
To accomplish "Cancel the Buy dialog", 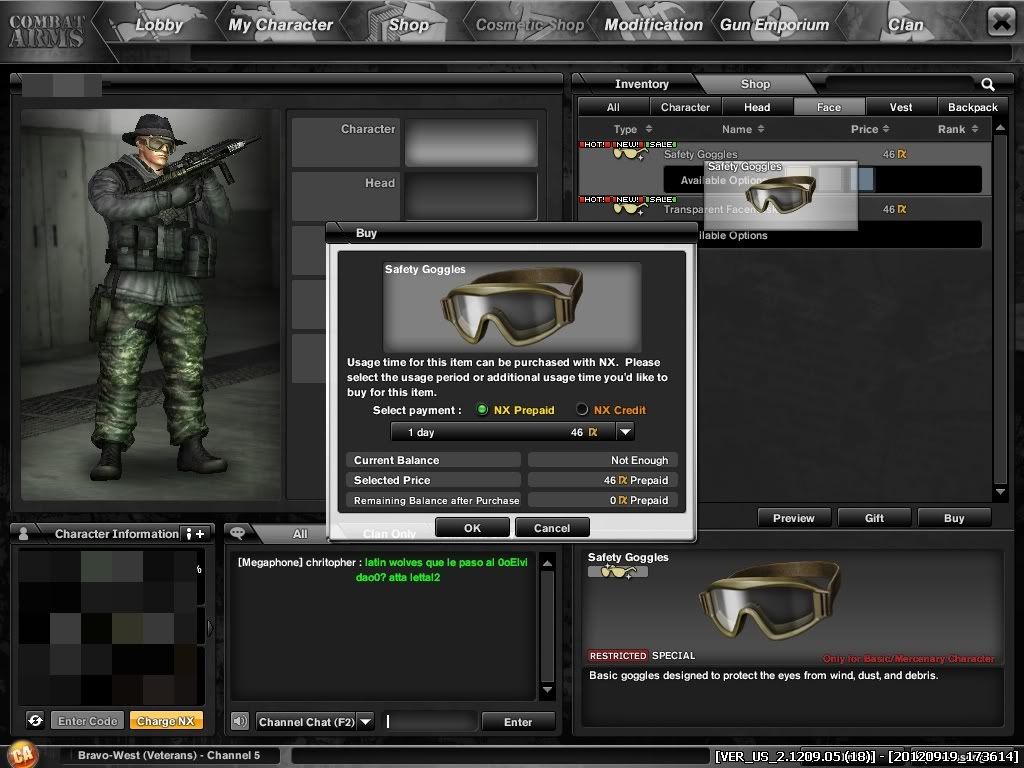I will [552, 528].
